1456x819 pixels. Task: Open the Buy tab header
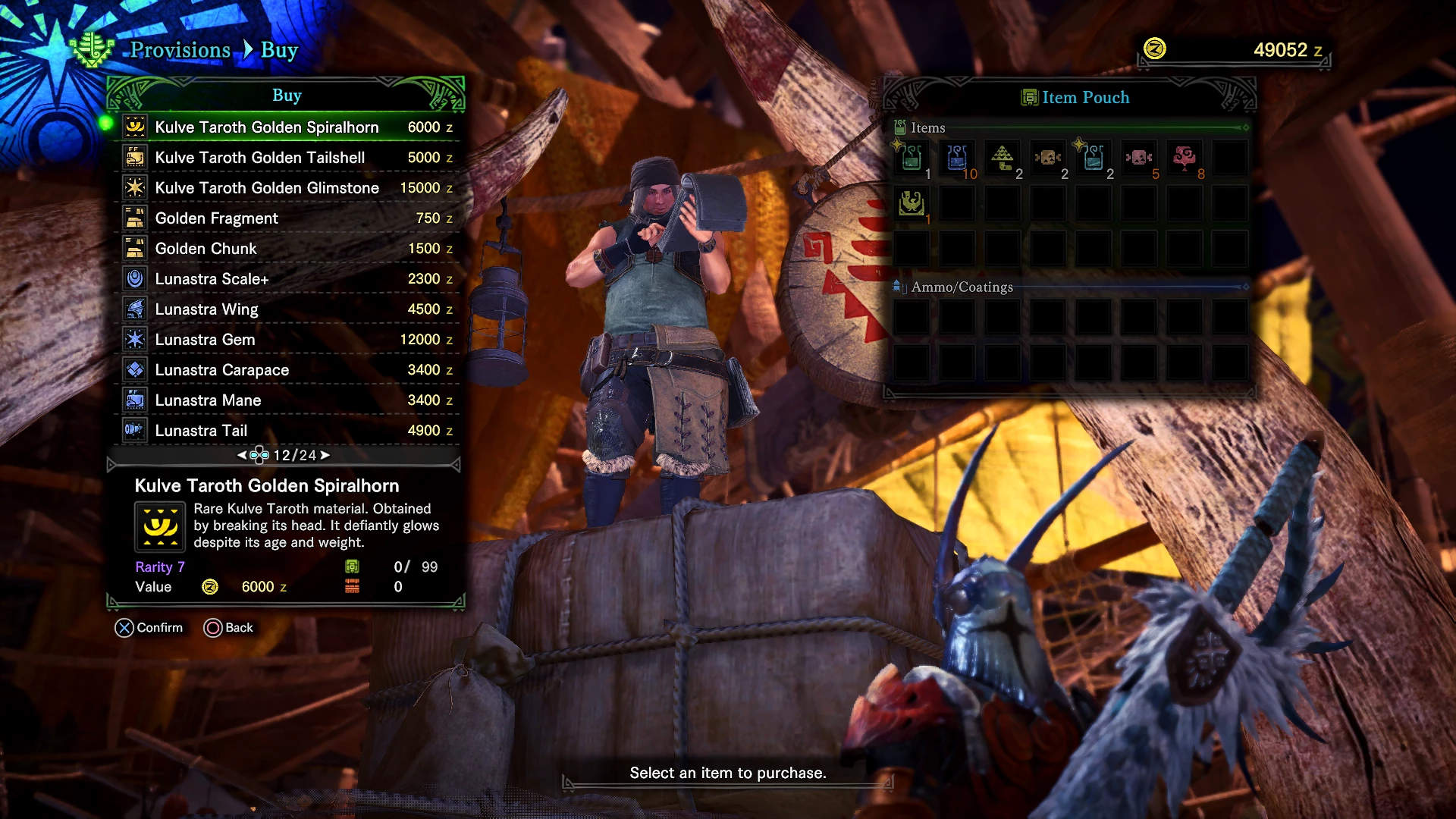(x=287, y=96)
